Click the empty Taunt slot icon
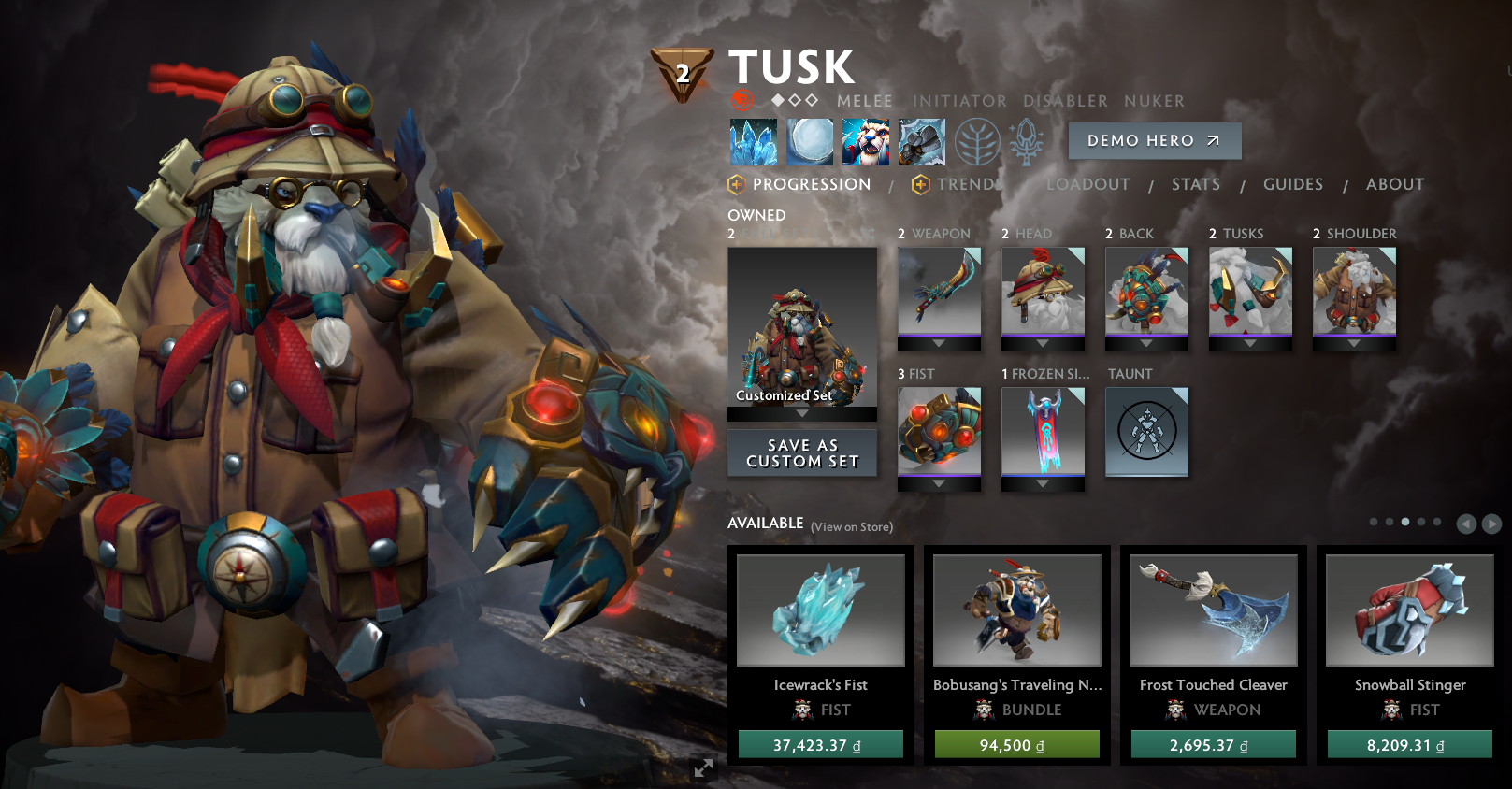This screenshot has width=1512, height=789. (x=1146, y=430)
